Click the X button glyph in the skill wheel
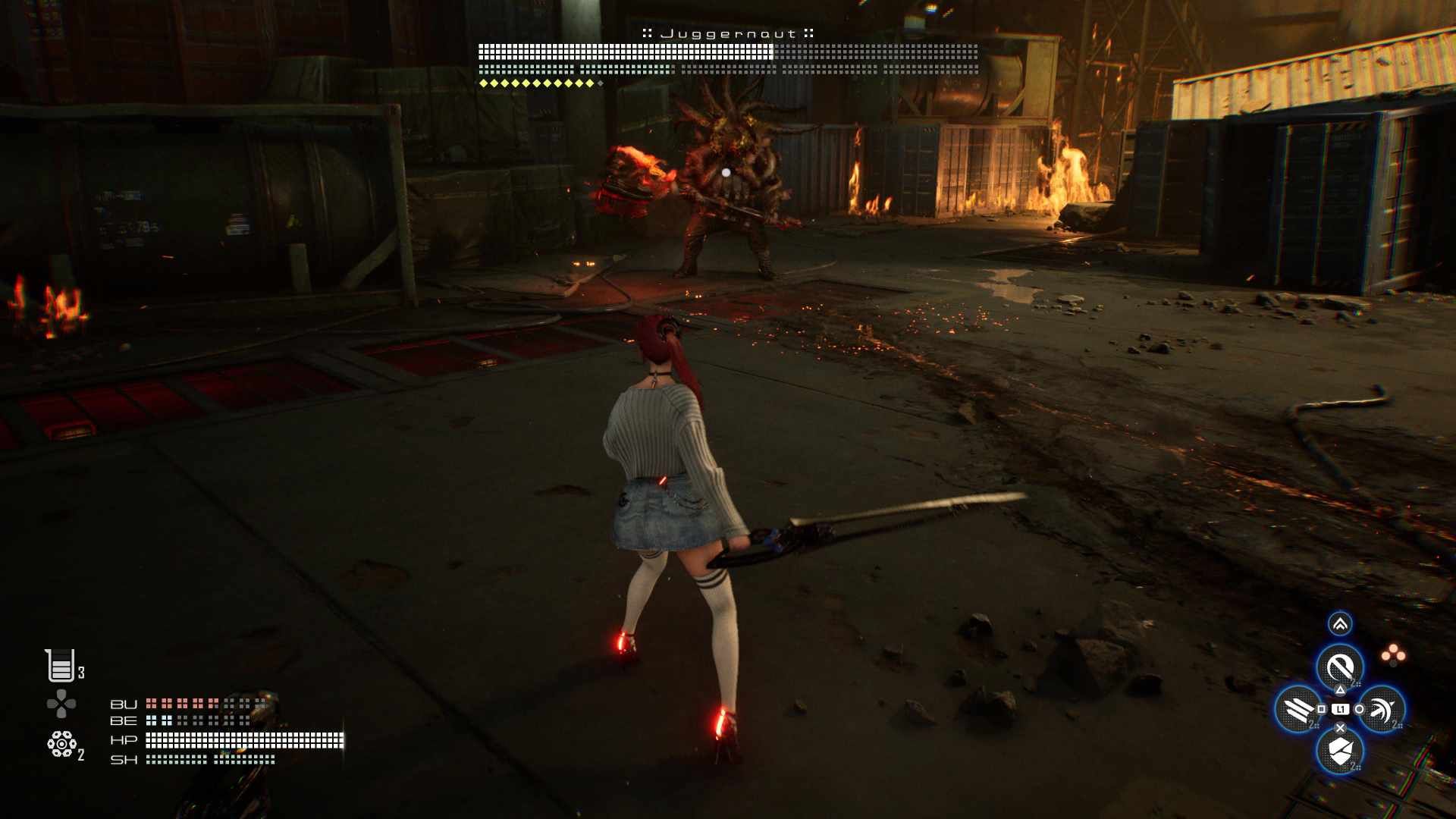Image resolution: width=1456 pixels, height=819 pixels. click(x=1340, y=728)
